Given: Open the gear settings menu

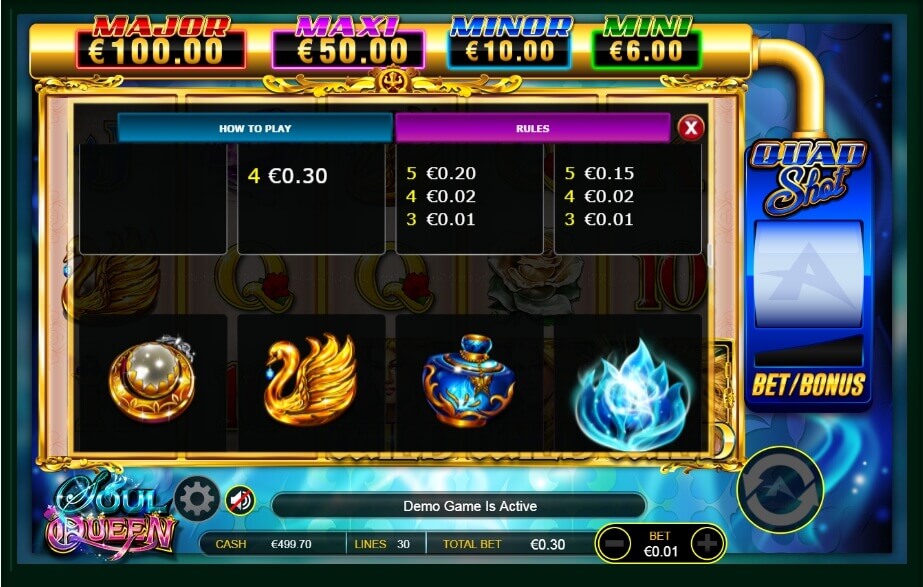Looking at the screenshot, I should pyautogui.click(x=196, y=498).
